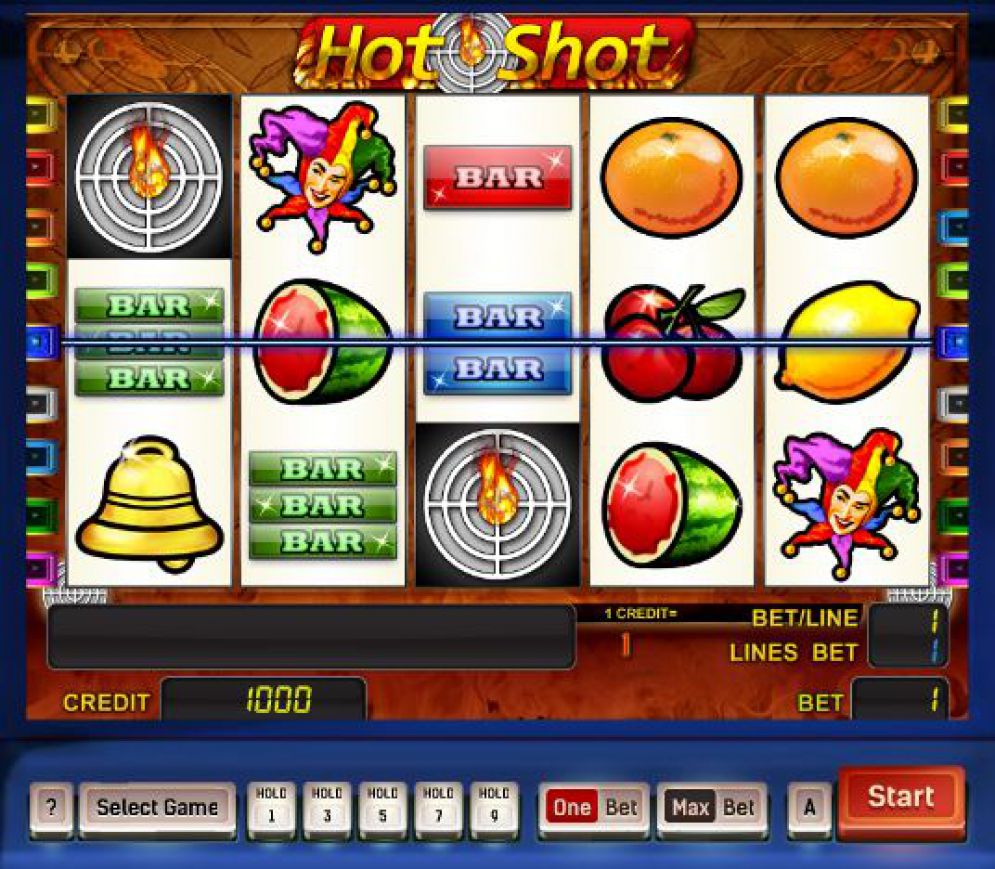Activate the Hold 1 button
Image resolution: width=995 pixels, height=869 pixels.
click(x=271, y=806)
